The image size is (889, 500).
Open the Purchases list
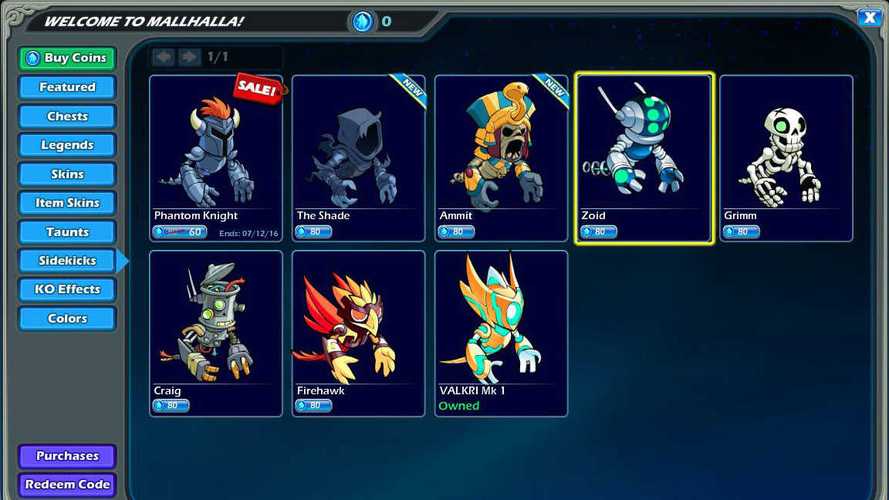[x=67, y=456]
